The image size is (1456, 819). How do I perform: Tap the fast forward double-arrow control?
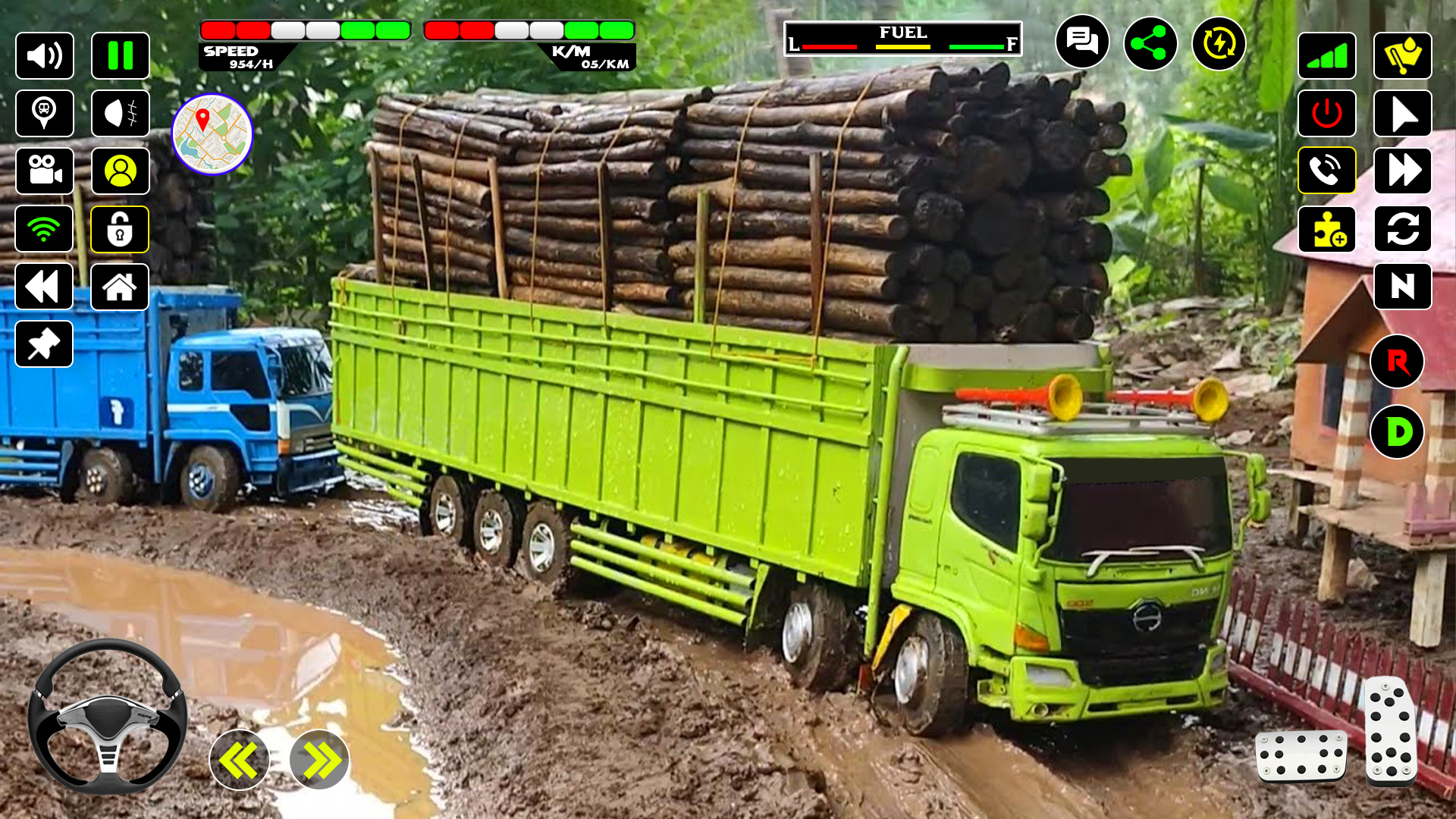click(1402, 171)
